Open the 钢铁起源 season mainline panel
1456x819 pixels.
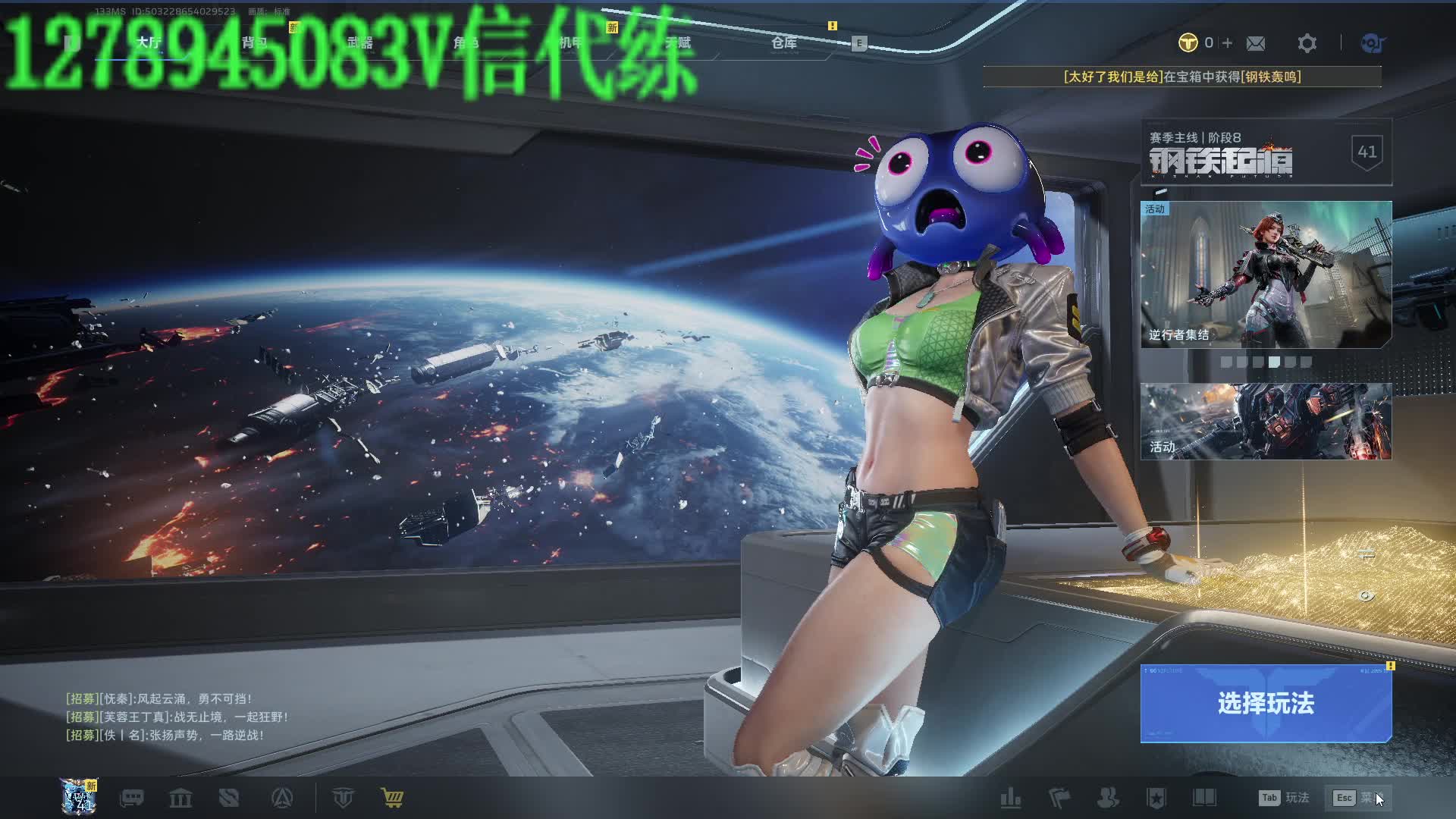point(1266,152)
